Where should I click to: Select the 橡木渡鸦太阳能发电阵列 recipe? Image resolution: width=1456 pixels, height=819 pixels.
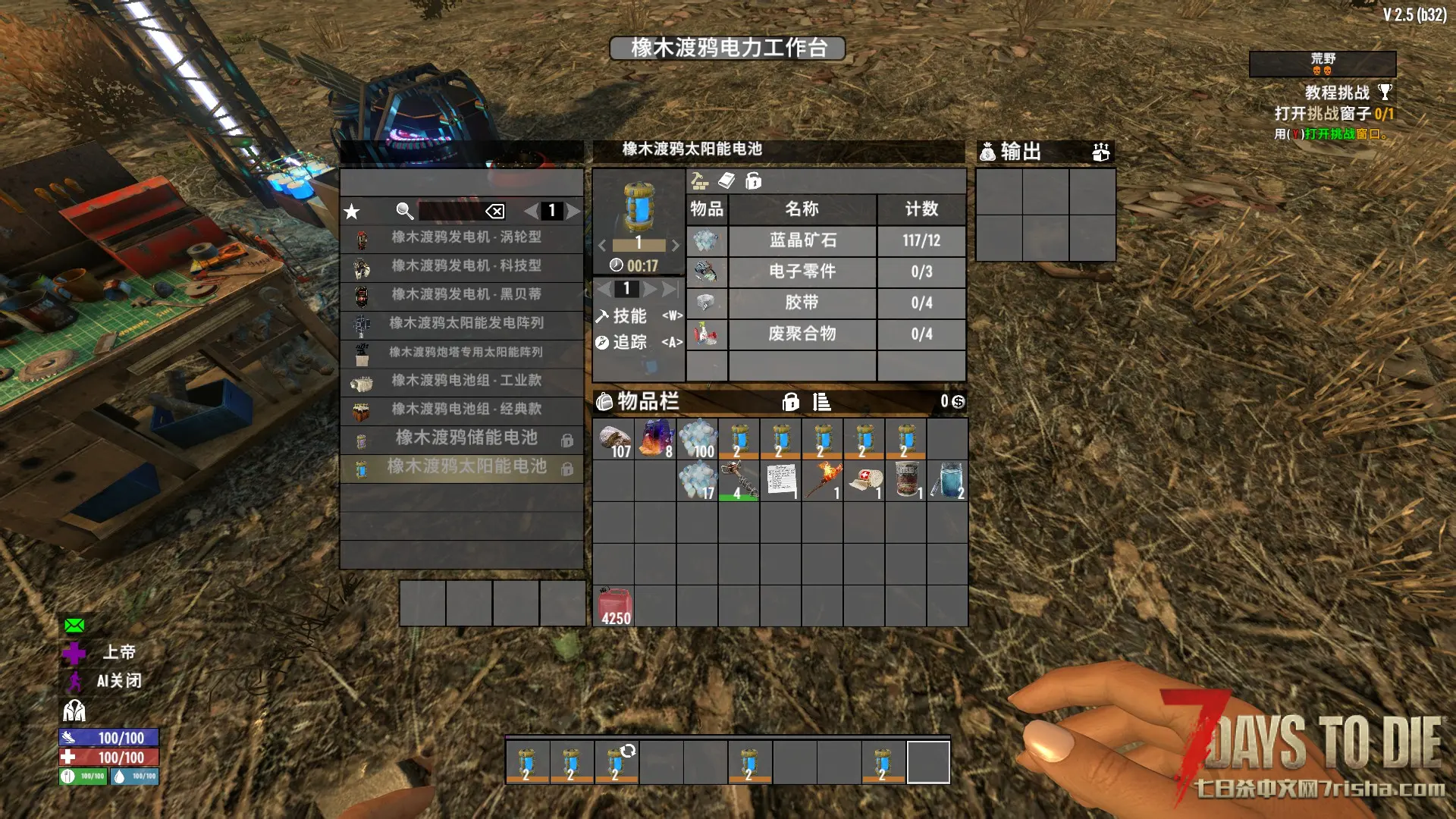[x=466, y=323]
